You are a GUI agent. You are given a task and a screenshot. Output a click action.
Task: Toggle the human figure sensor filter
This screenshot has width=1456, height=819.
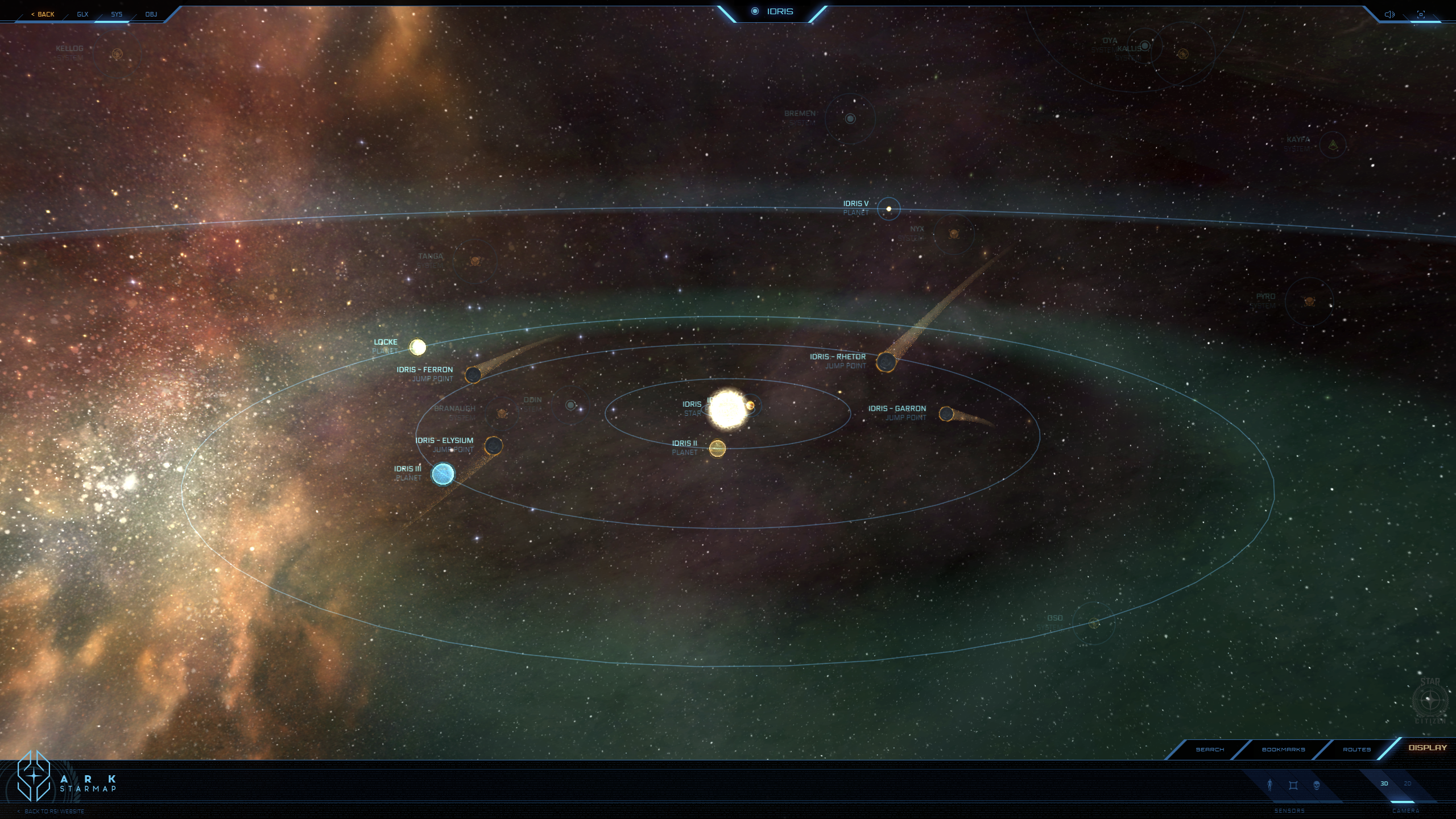(1269, 785)
